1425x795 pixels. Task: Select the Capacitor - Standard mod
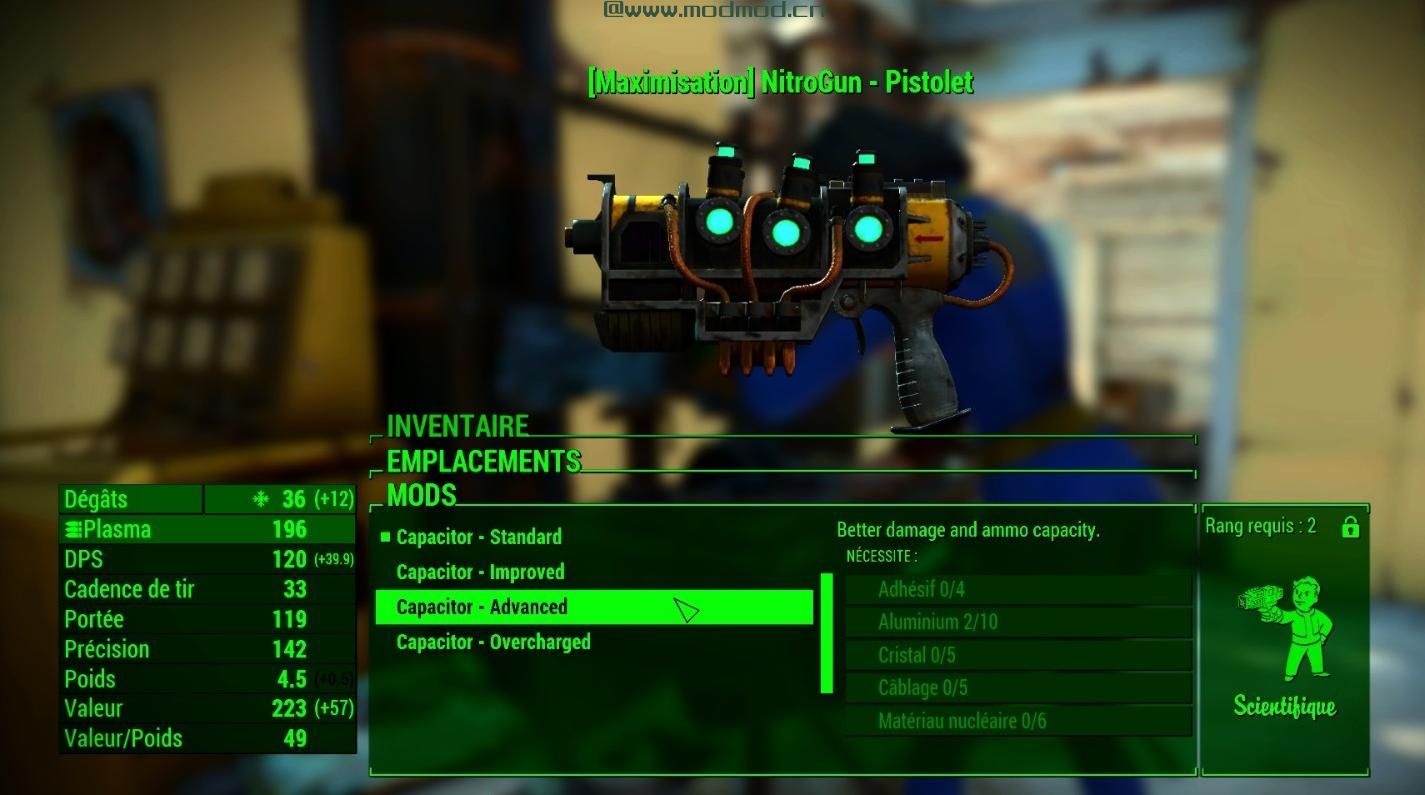pyautogui.click(x=479, y=537)
